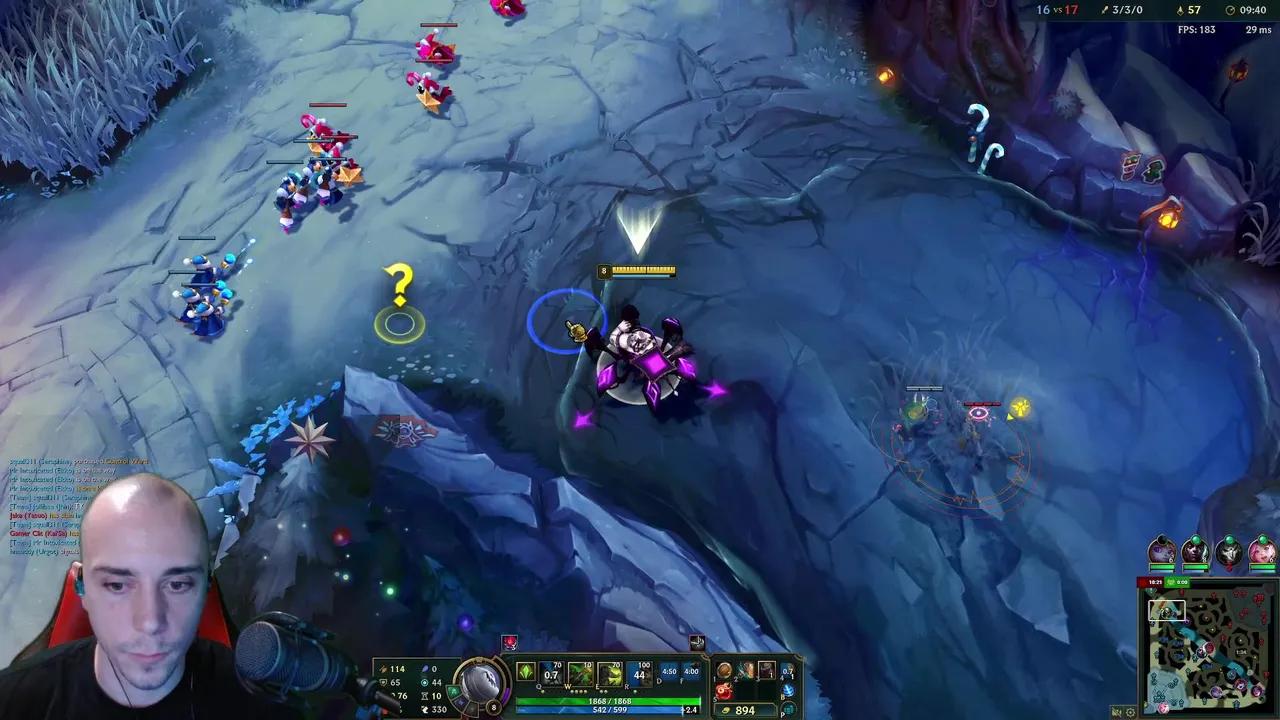Cast the R ultimate ability icon
The width and height of the screenshot is (1280, 720).
point(641,673)
